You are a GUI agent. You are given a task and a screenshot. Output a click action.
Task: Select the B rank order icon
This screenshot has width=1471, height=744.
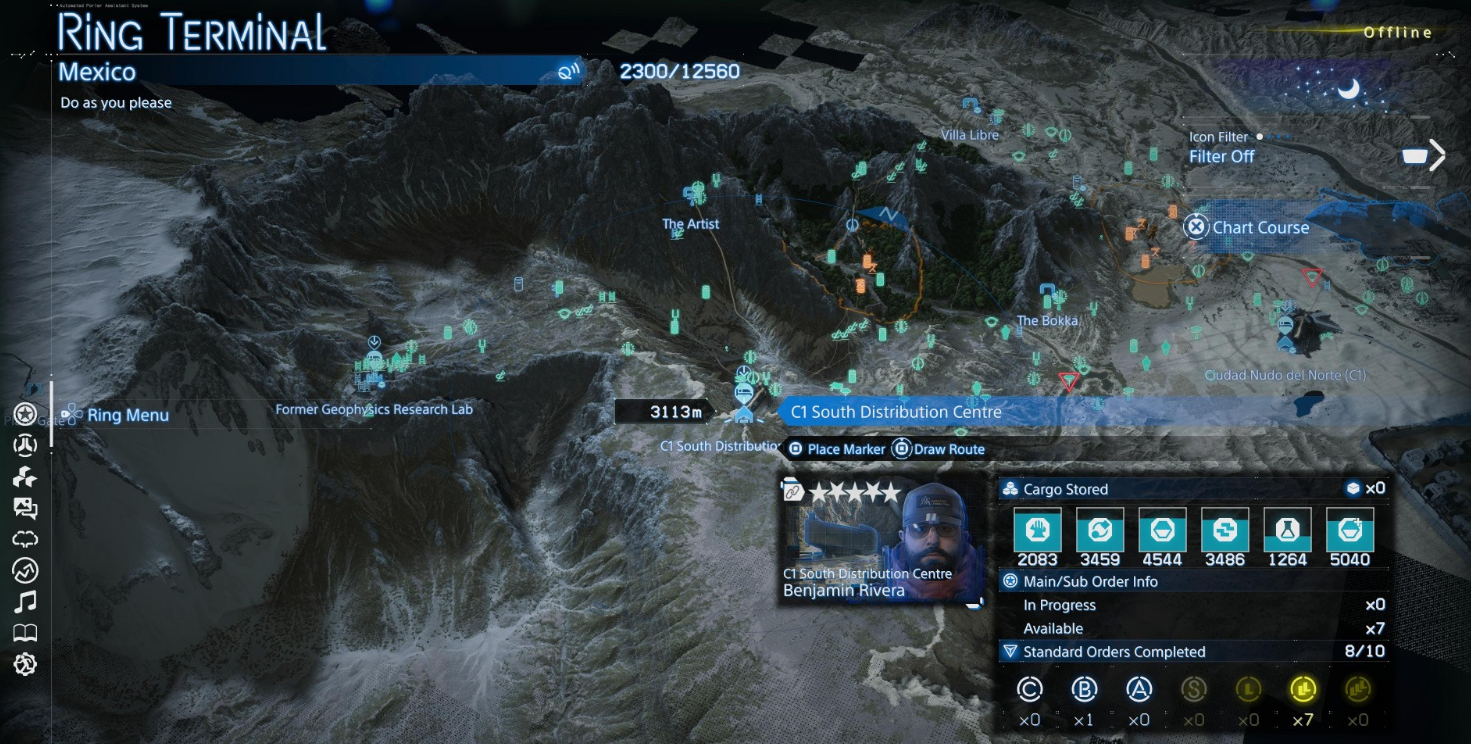tap(1084, 688)
